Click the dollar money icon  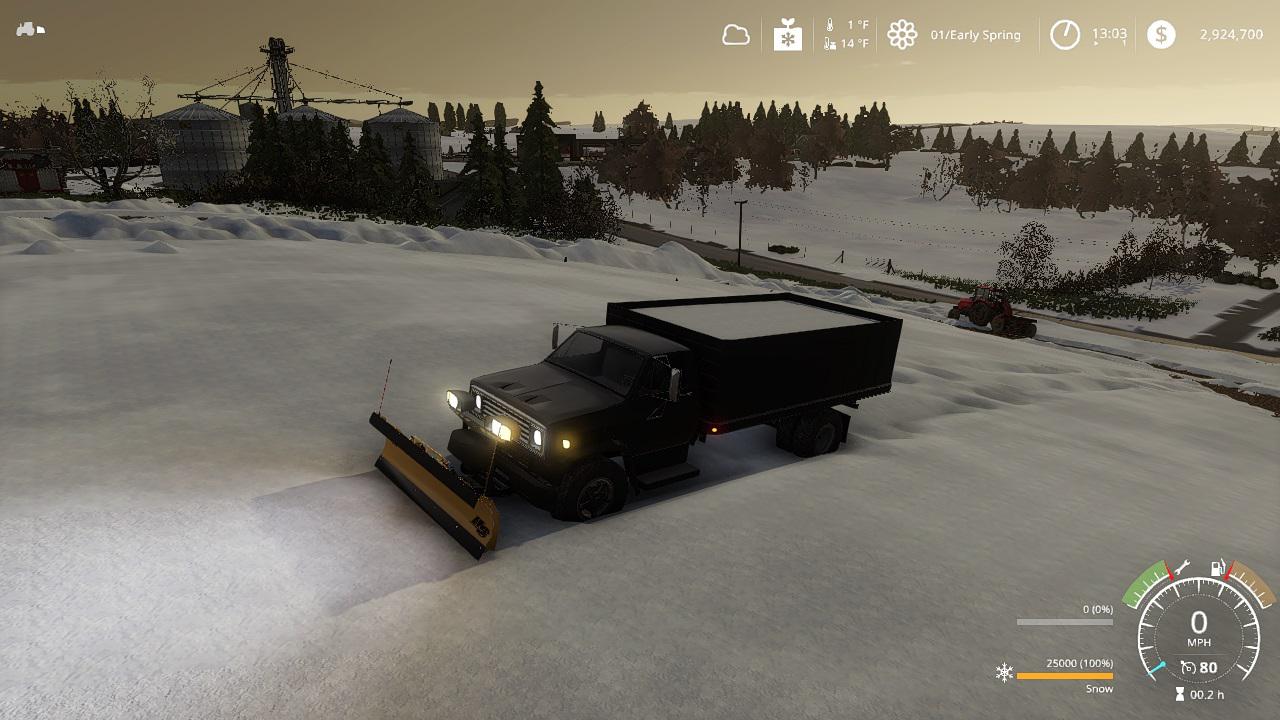(1161, 35)
